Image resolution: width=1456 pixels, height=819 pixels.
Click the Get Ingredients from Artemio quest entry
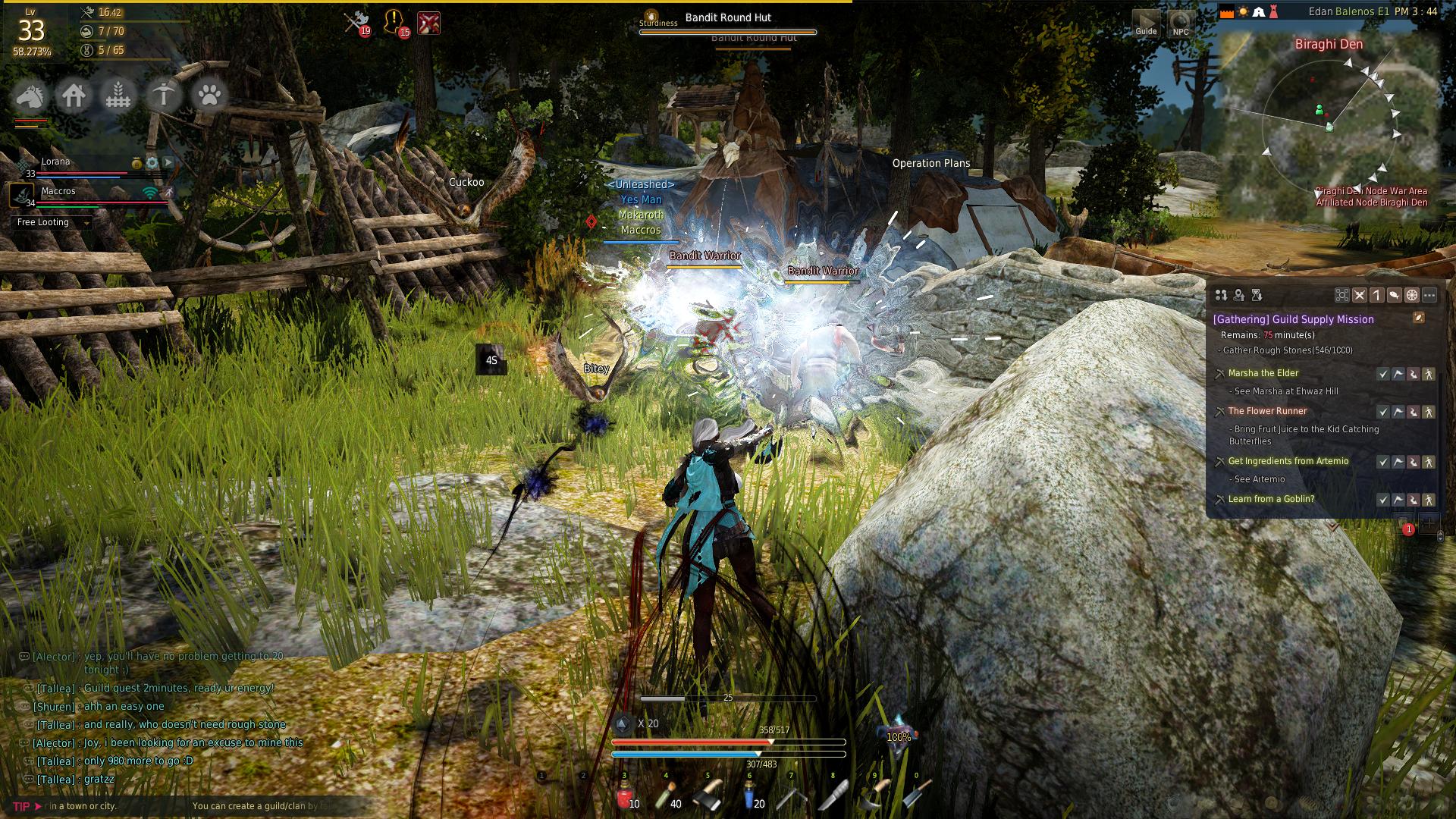pyautogui.click(x=1287, y=461)
